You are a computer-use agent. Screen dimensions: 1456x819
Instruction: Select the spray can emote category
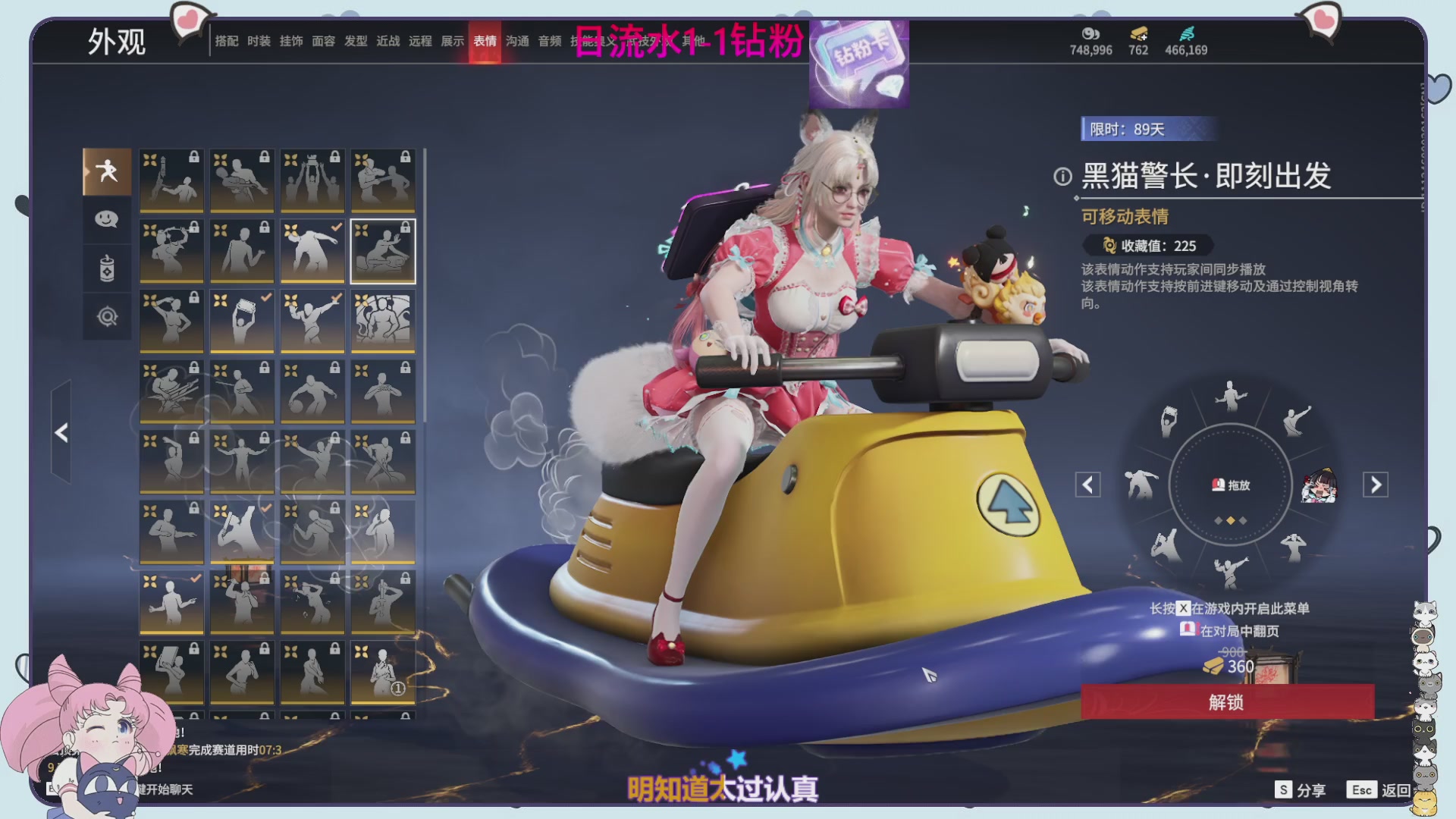(x=107, y=267)
